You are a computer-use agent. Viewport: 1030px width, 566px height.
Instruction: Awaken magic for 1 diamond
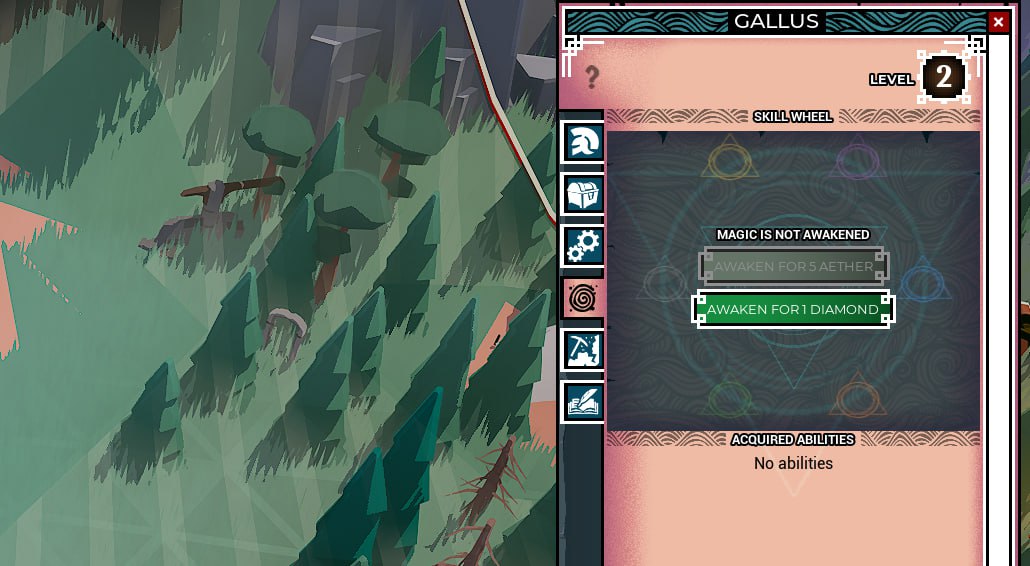tap(793, 309)
